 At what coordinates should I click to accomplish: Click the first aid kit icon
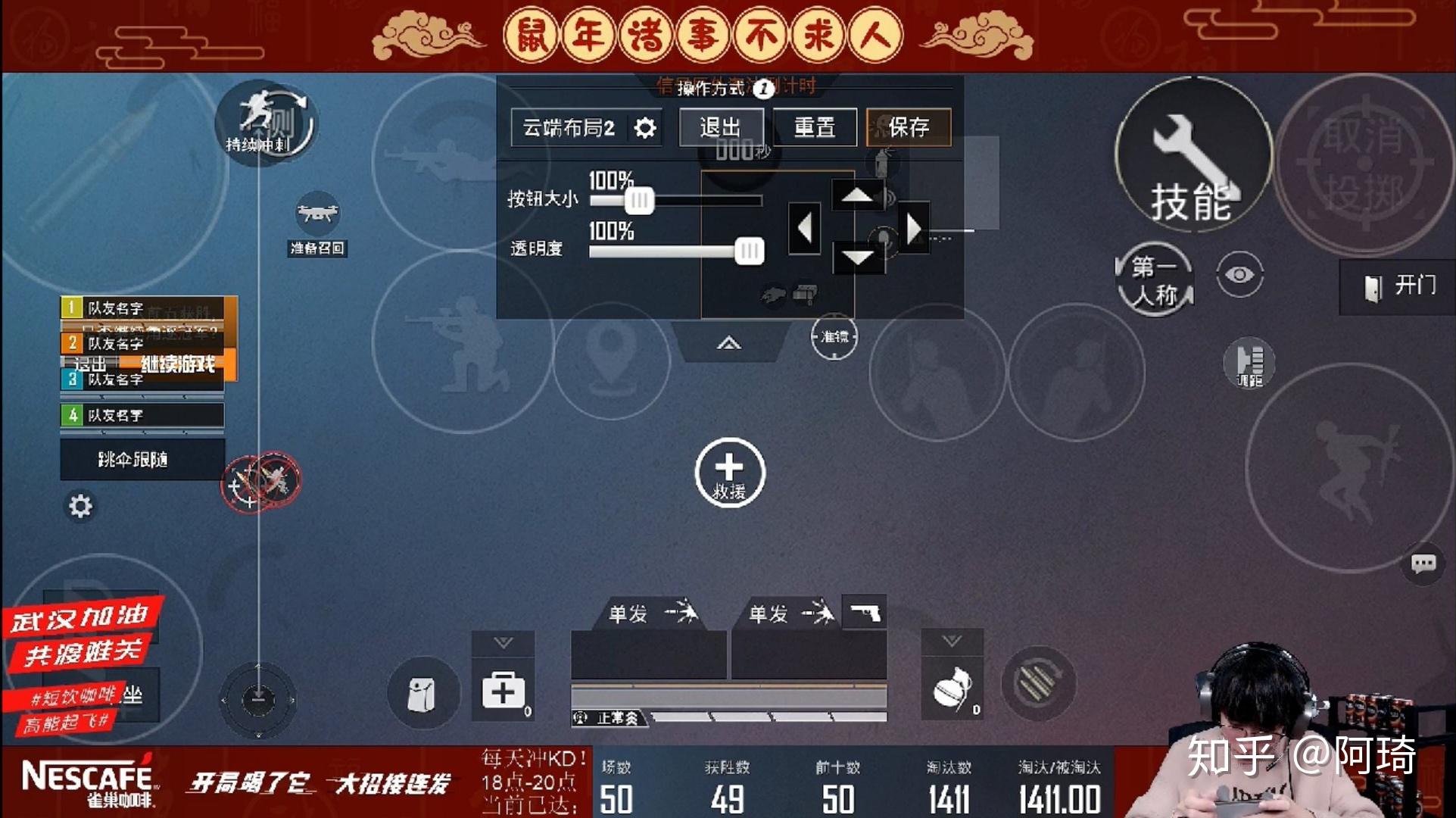pyautogui.click(x=504, y=689)
